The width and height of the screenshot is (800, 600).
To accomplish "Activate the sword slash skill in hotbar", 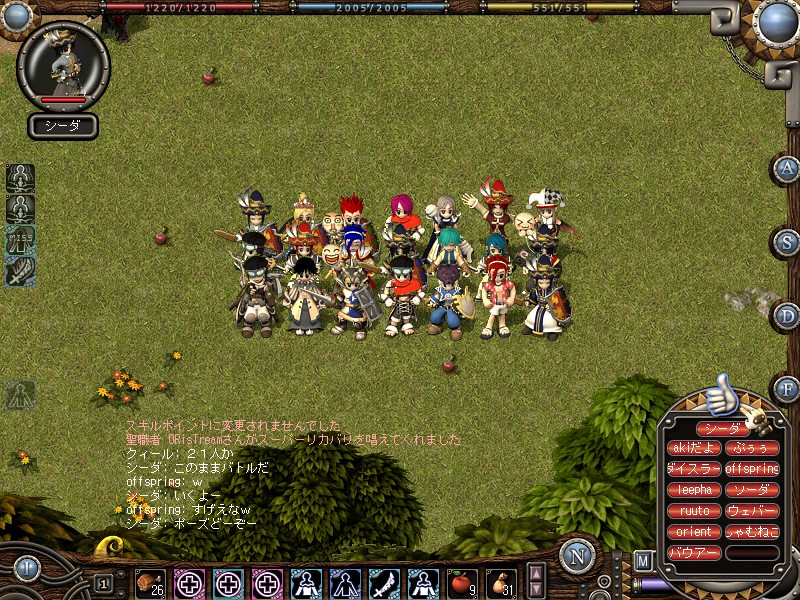I will pyautogui.click(x=384, y=582).
